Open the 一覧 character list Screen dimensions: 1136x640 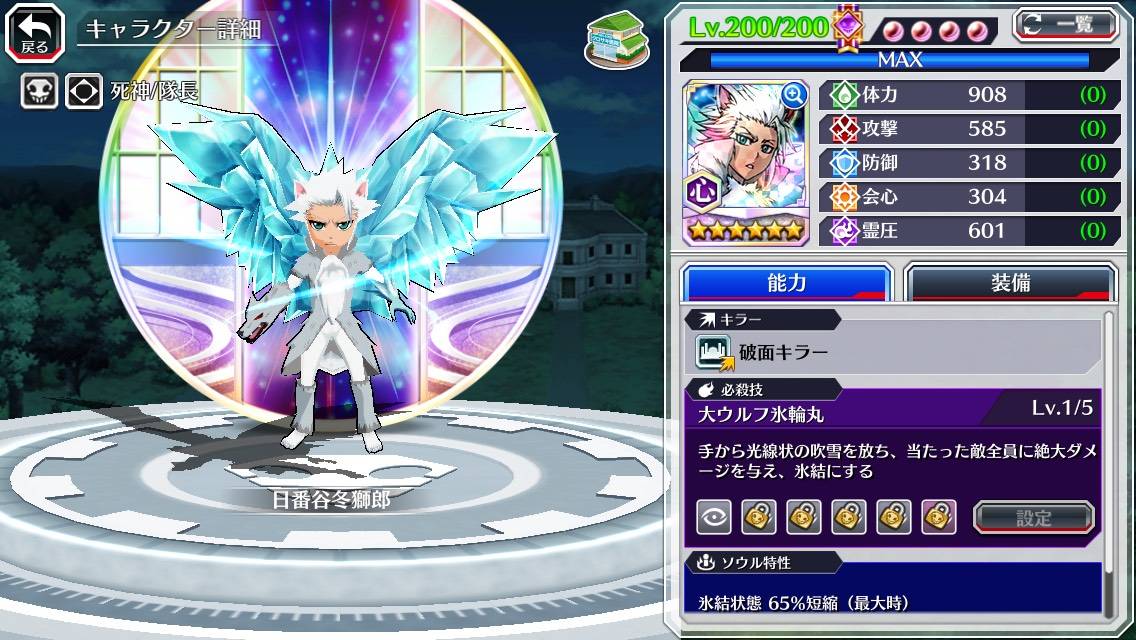tap(1066, 24)
